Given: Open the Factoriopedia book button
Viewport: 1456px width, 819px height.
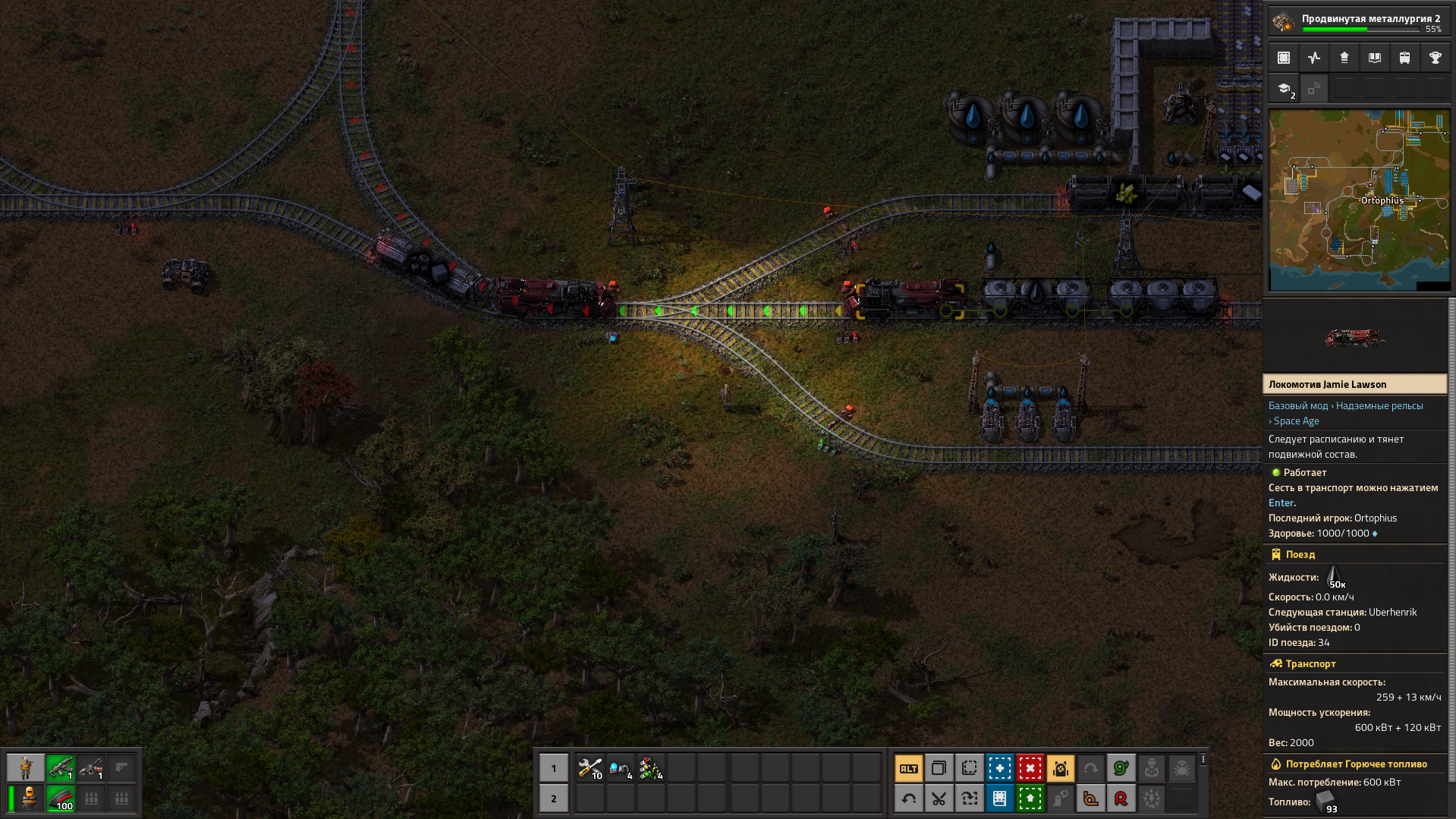Looking at the screenshot, I should pyautogui.click(x=1375, y=58).
